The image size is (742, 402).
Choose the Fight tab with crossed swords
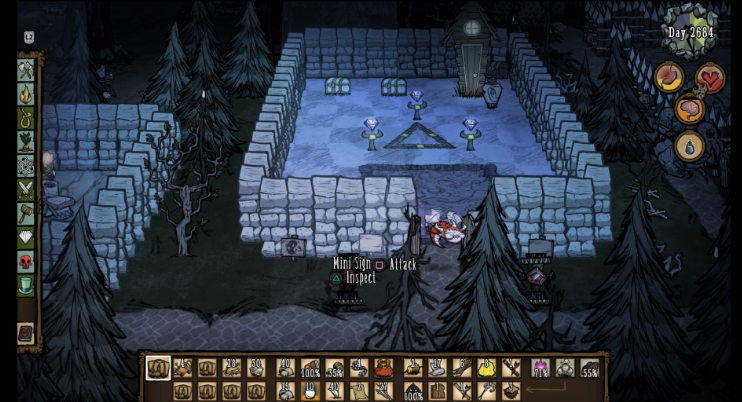pos(26,190)
